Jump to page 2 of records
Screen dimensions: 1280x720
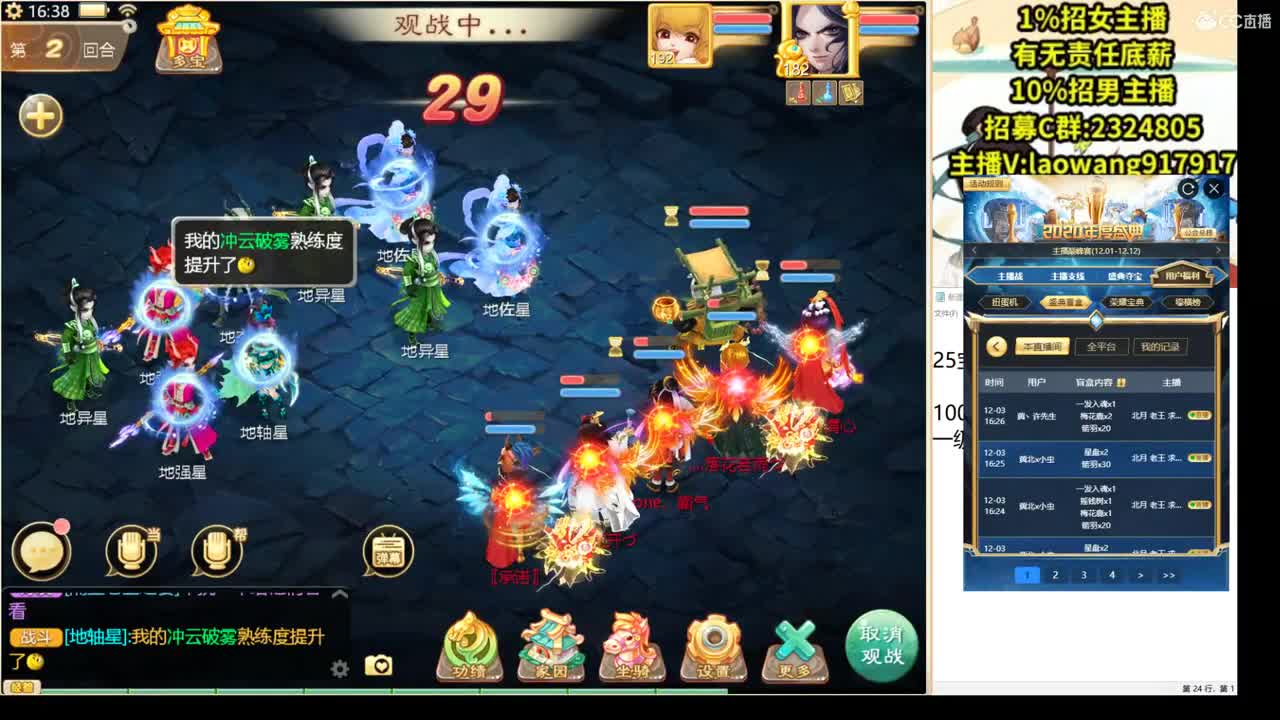[1055, 576]
